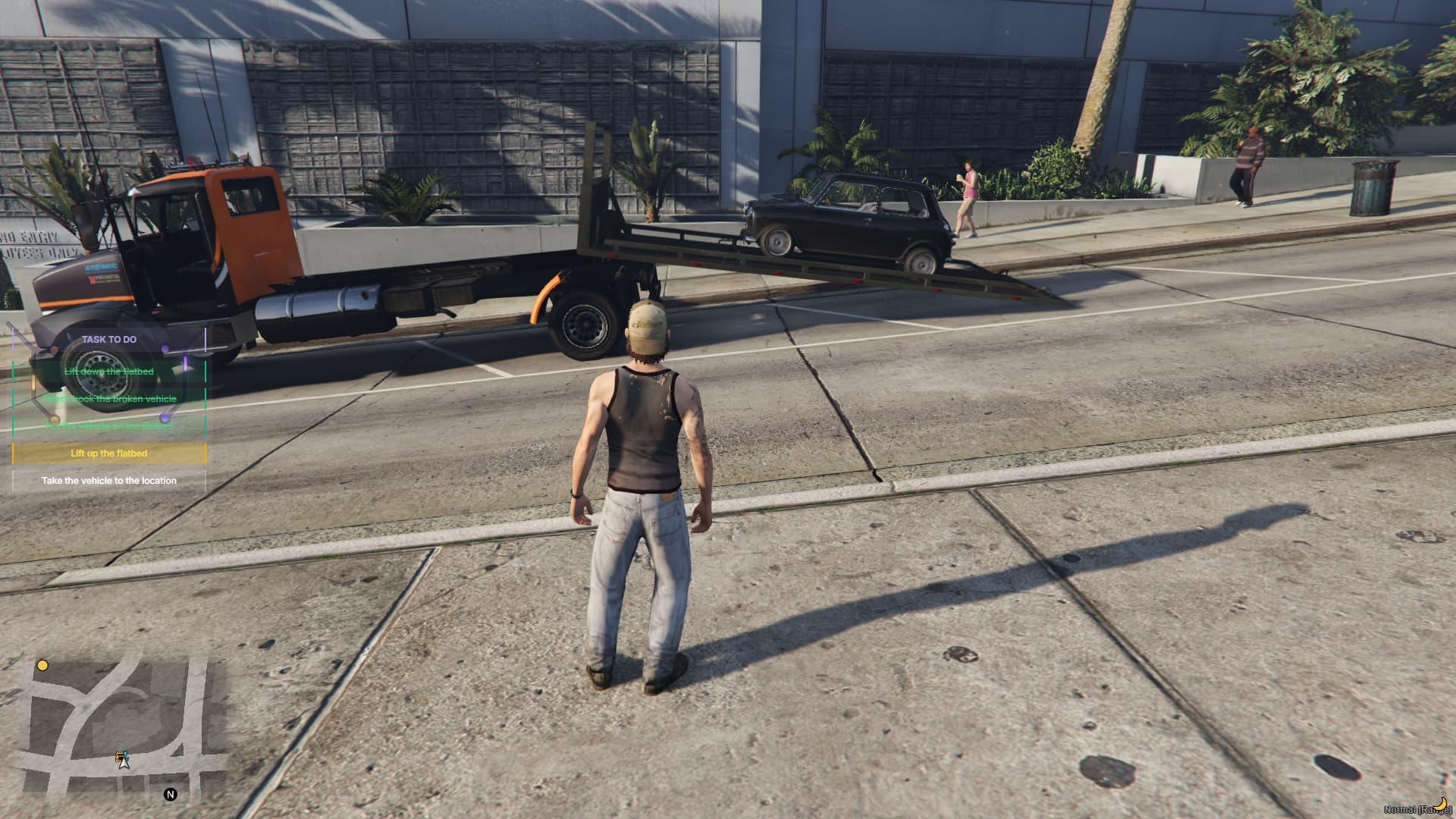Click the green bracket bar around completed tasks
This screenshot has height=819, width=1456.
13,397
